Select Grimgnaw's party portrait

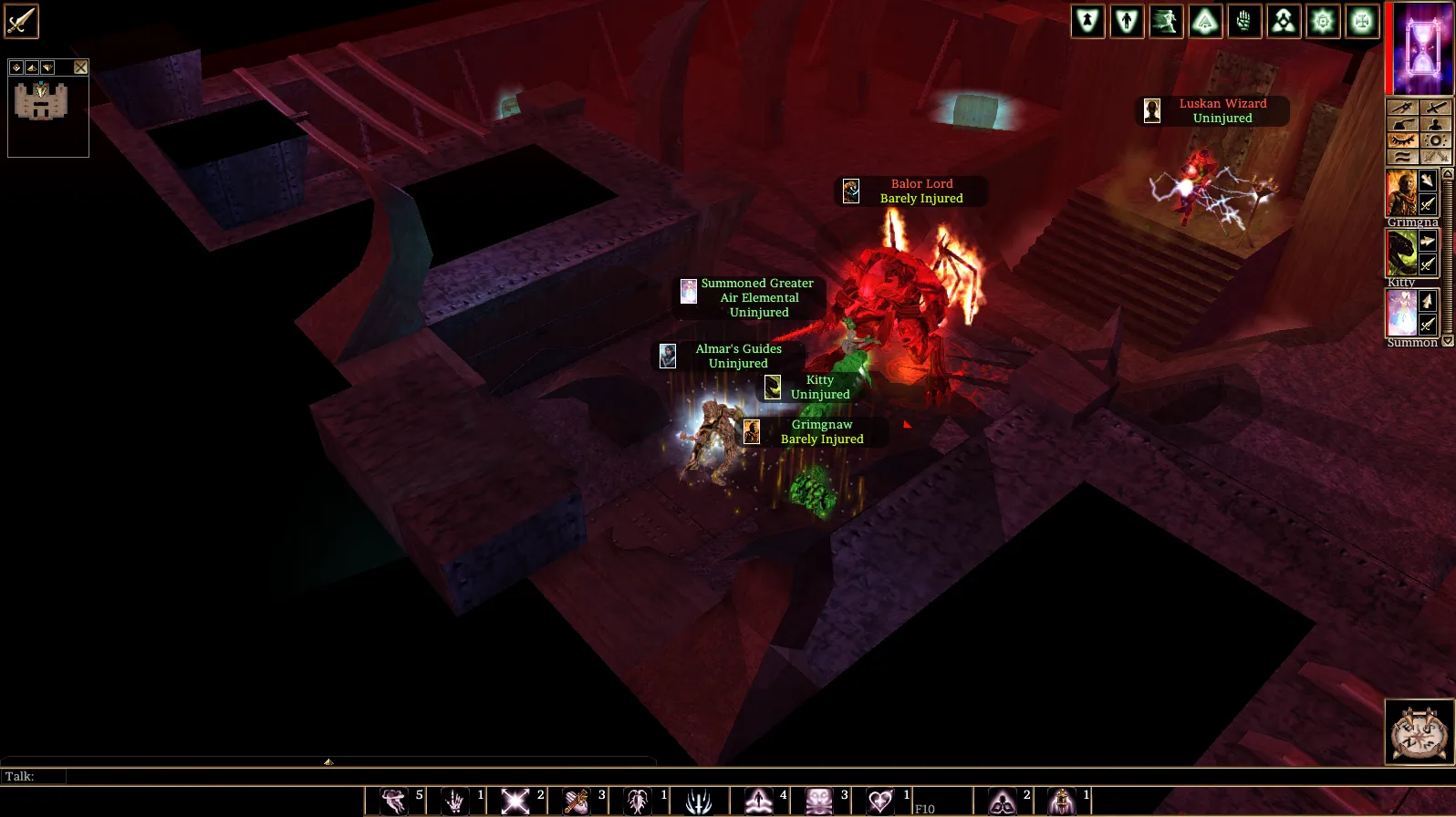click(x=1401, y=192)
